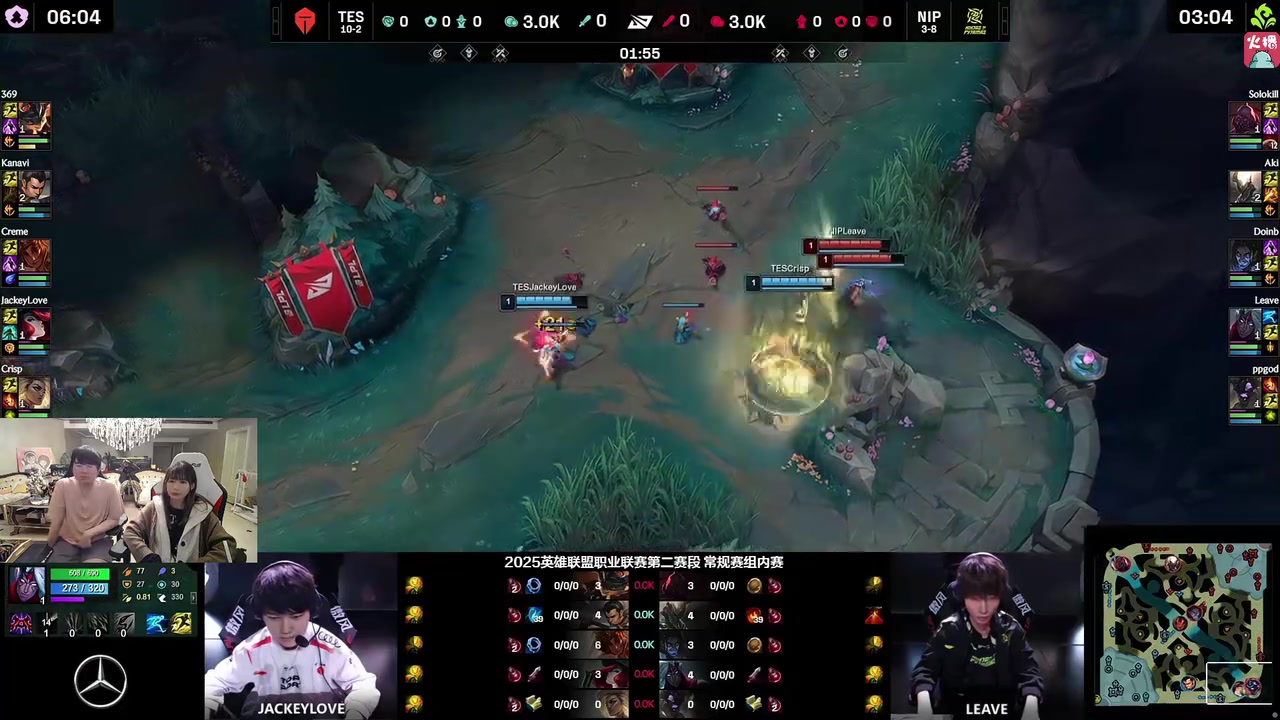Click the Flash summoner spell icon
This screenshot has width=1280, height=720.
click(181, 624)
